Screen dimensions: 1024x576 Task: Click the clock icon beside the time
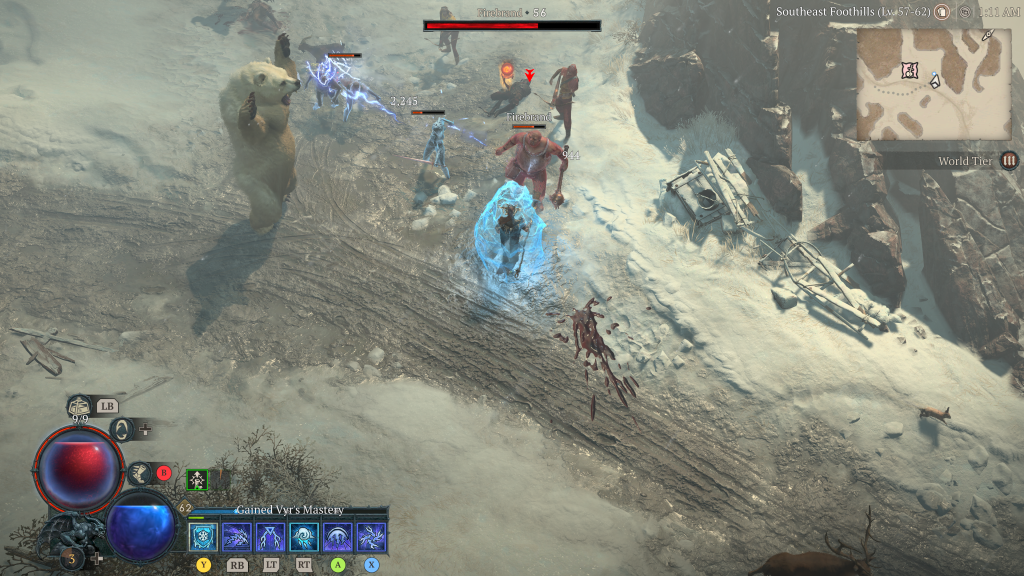point(964,12)
